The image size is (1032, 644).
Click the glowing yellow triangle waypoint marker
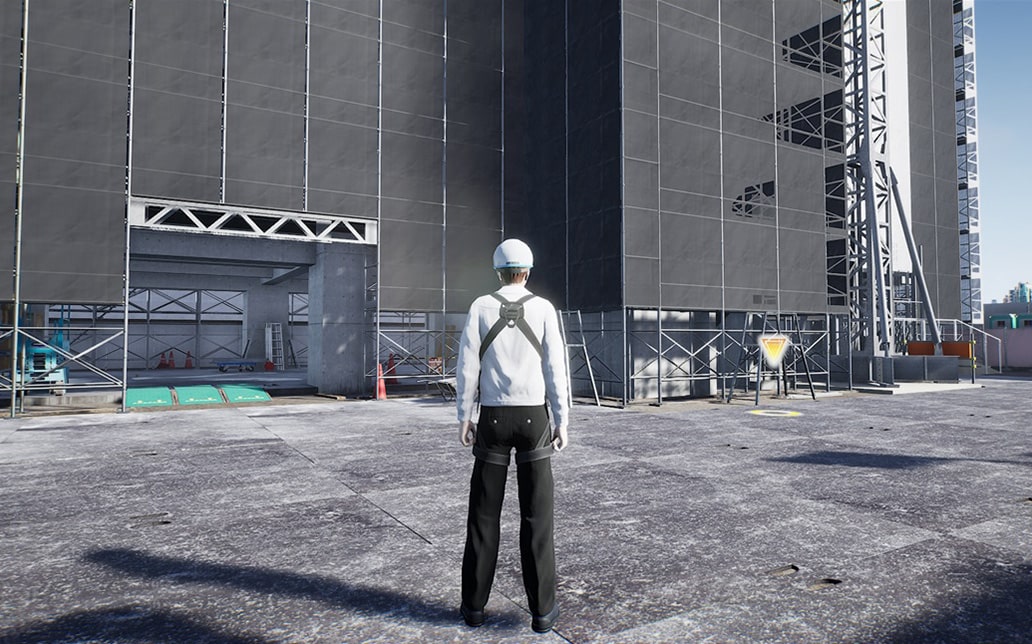click(x=773, y=349)
